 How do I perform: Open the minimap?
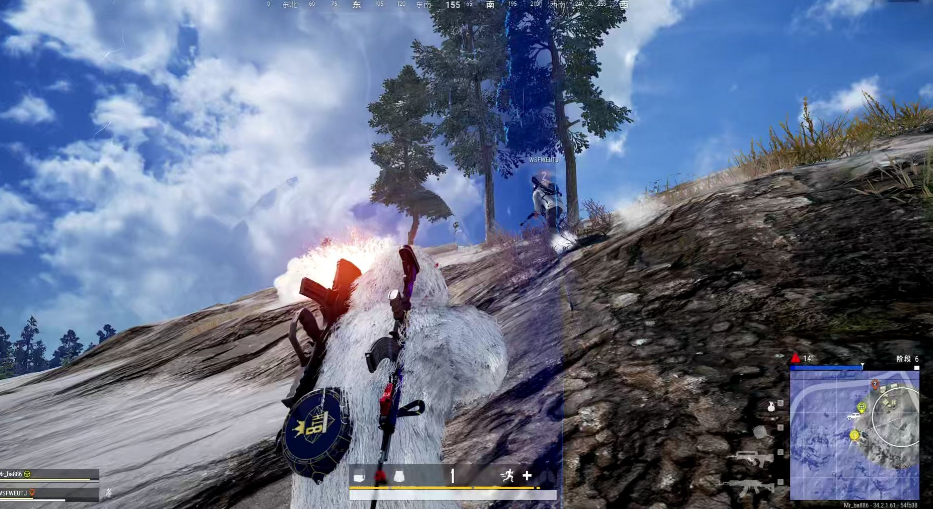pos(854,435)
